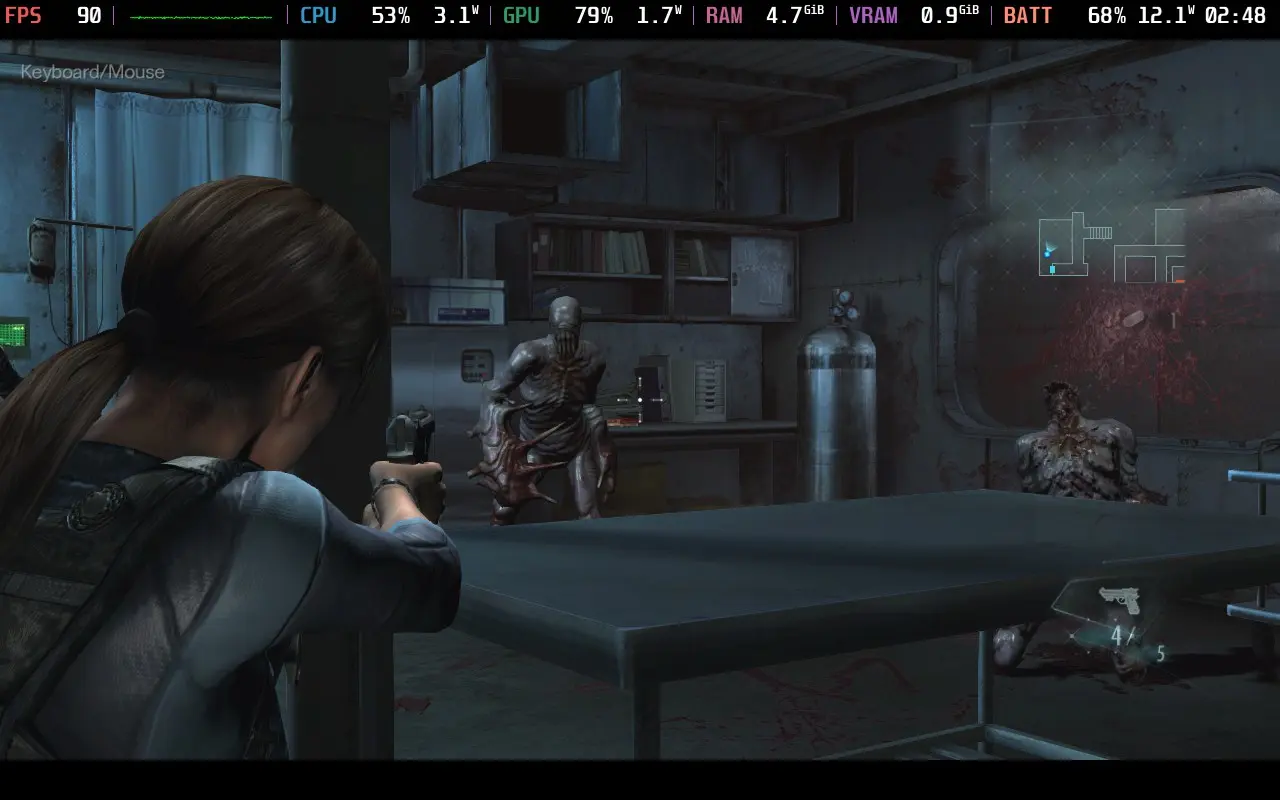Click the GPU usage reading of 79%
The height and width of the screenshot is (800, 1280).
coord(595,15)
